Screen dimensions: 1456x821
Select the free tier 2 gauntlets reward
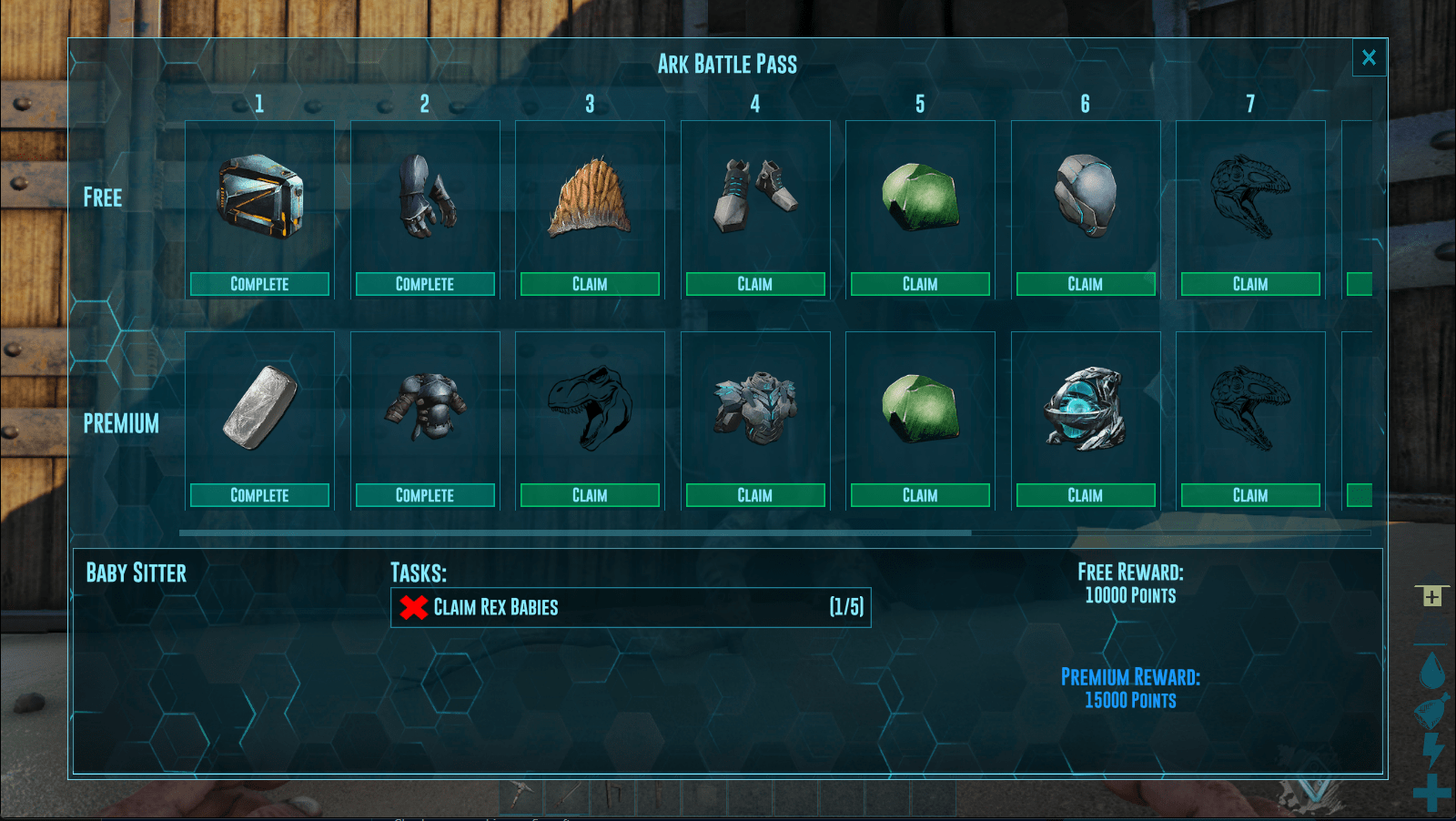(425, 197)
